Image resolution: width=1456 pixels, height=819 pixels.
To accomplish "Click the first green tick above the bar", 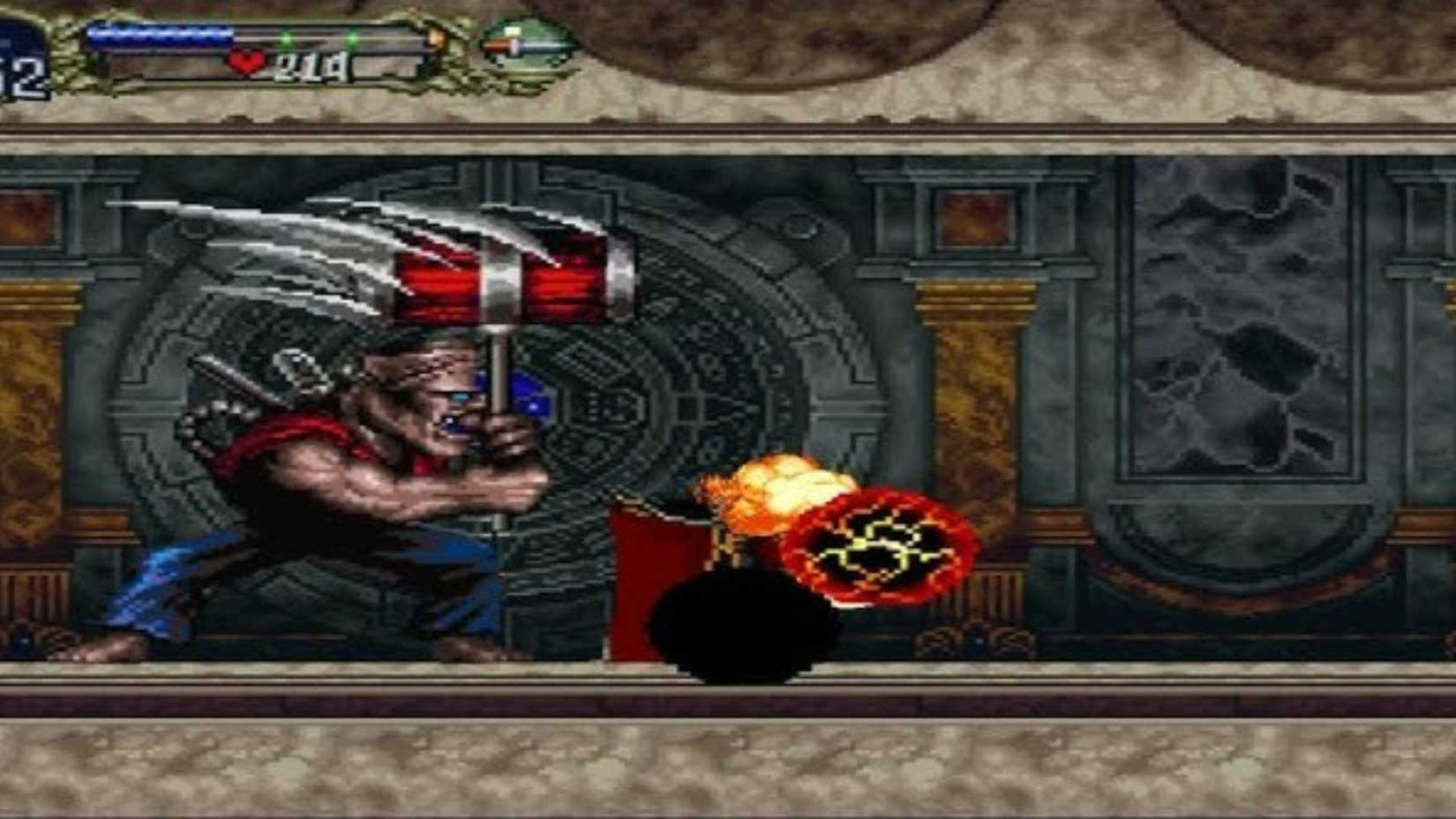I will (286, 37).
